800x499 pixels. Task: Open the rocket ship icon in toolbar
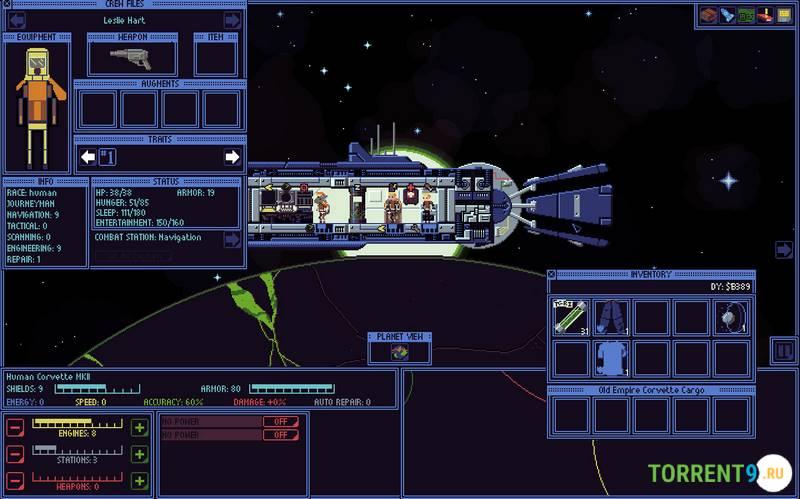tap(727, 15)
